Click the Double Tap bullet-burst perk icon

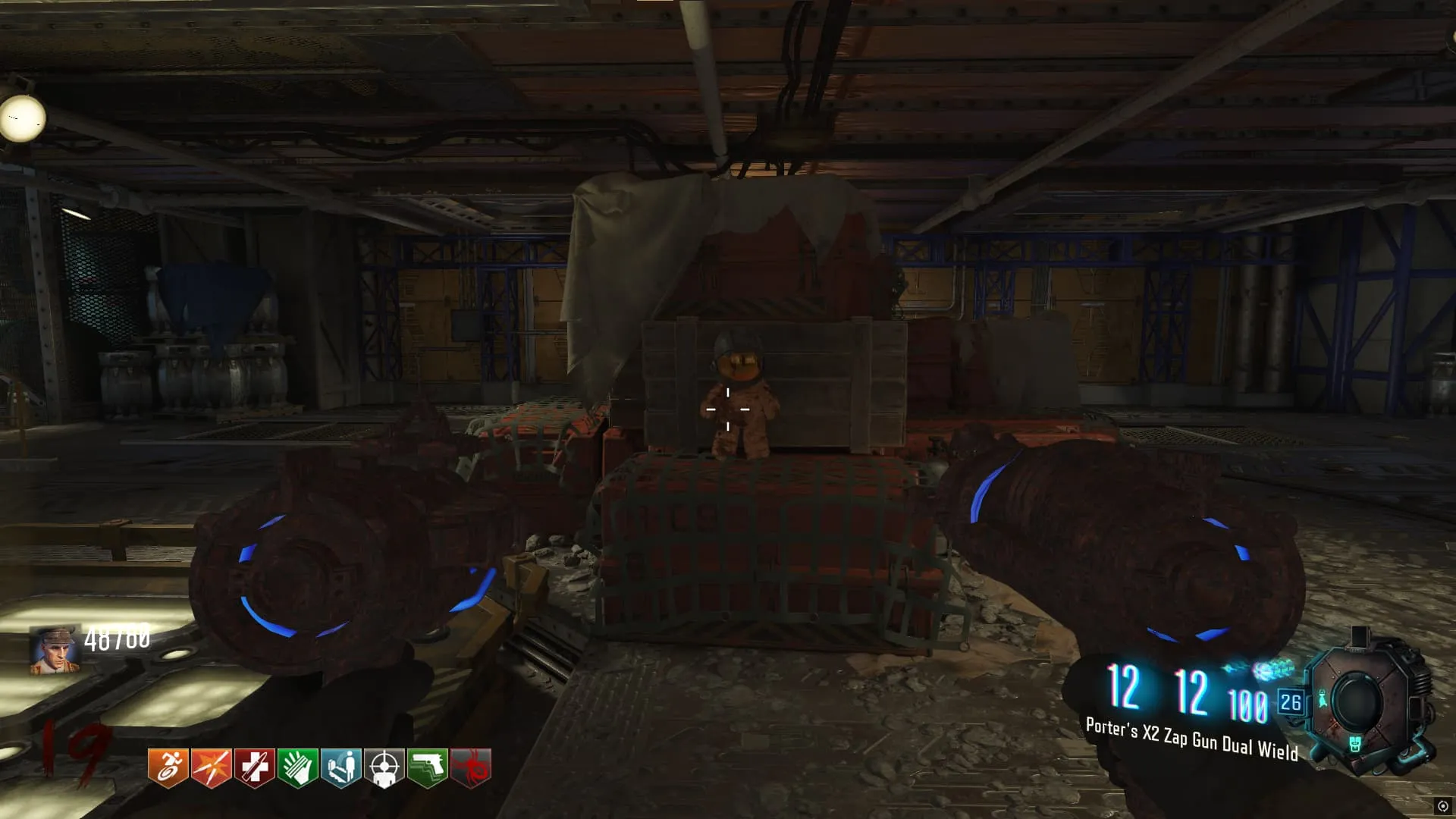(x=211, y=767)
